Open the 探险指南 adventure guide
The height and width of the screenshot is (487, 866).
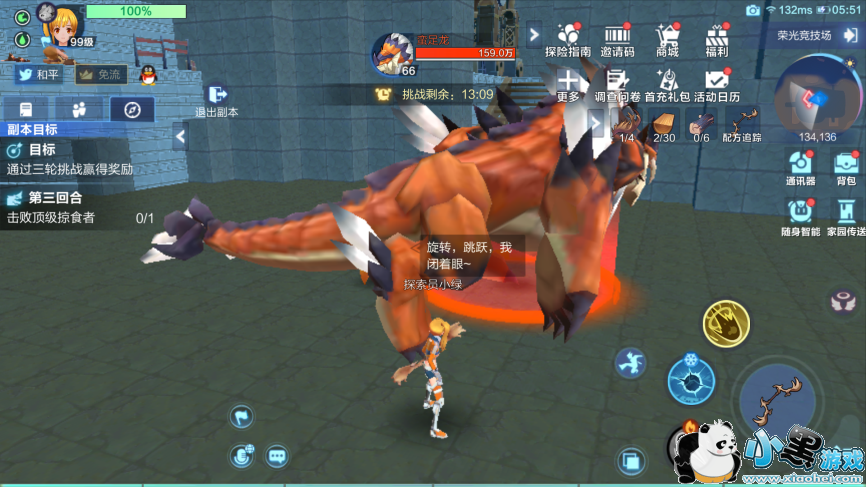(568, 40)
